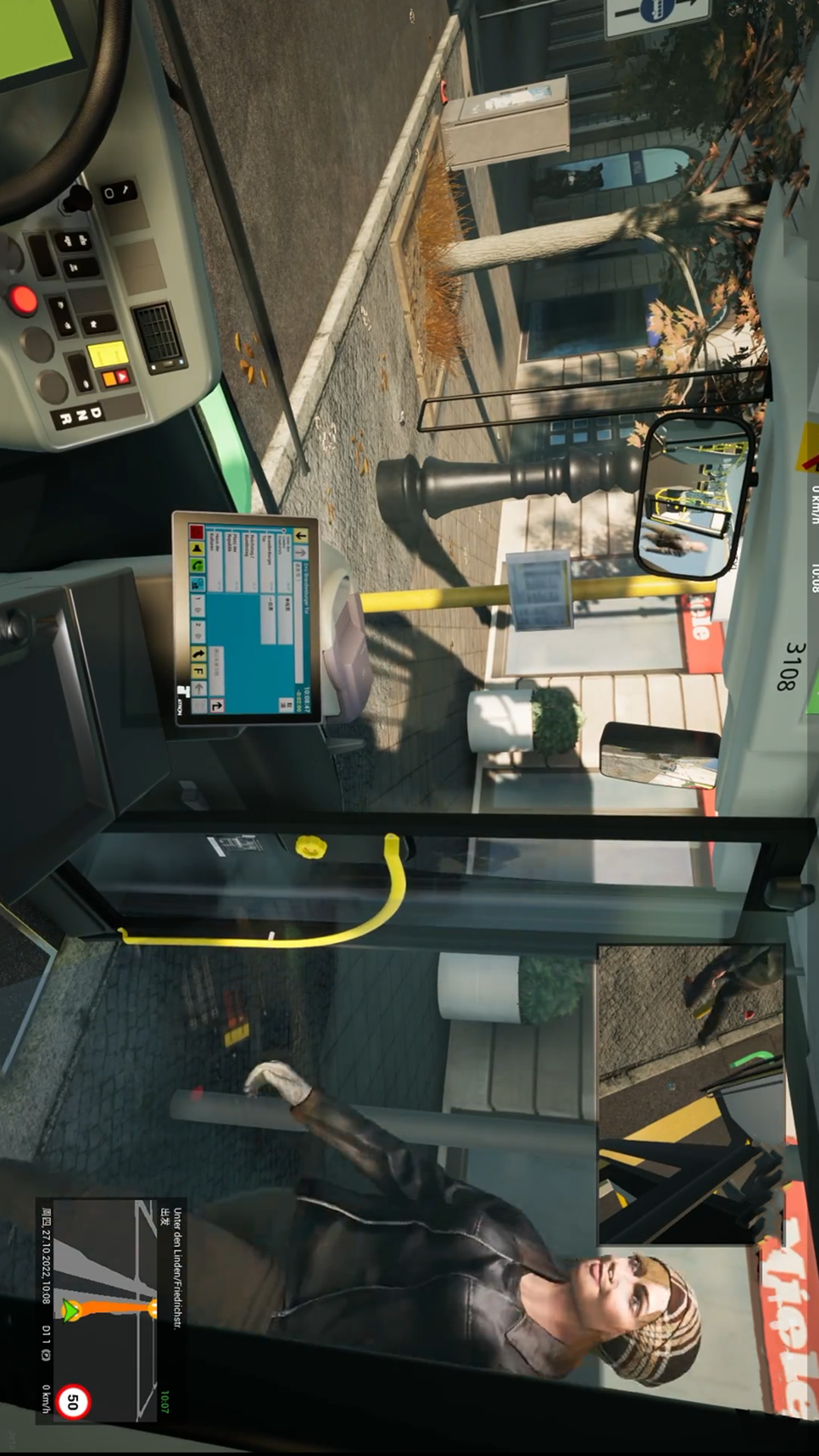Tap the grey button numbered 2
The image size is (819, 1456).
pyautogui.click(x=199, y=629)
